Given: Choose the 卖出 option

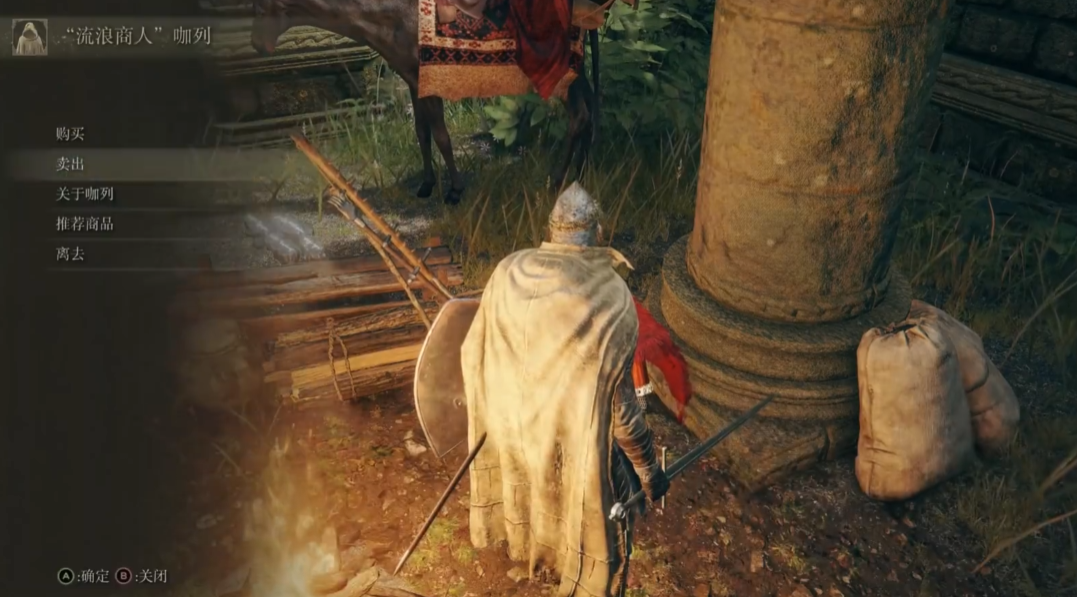Looking at the screenshot, I should point(71,164).
